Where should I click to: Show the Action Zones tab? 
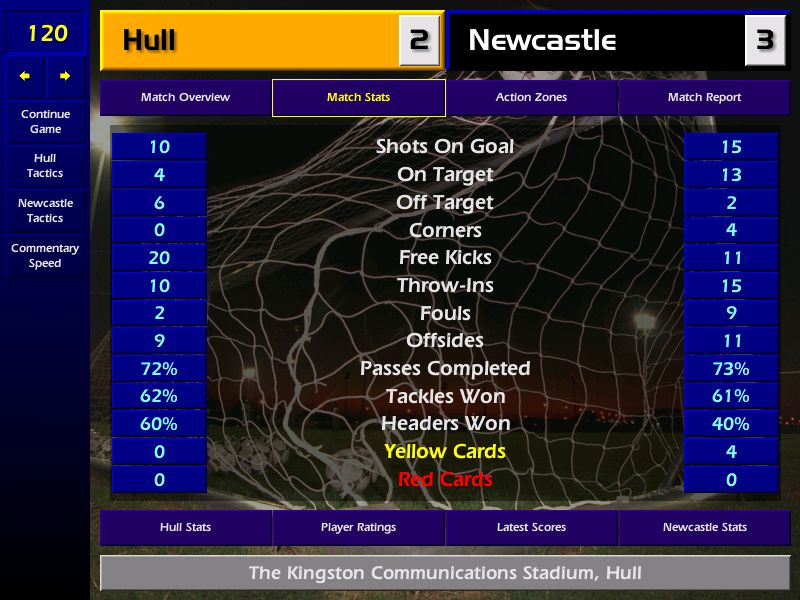pyautogui.click(x=531, y=98)
